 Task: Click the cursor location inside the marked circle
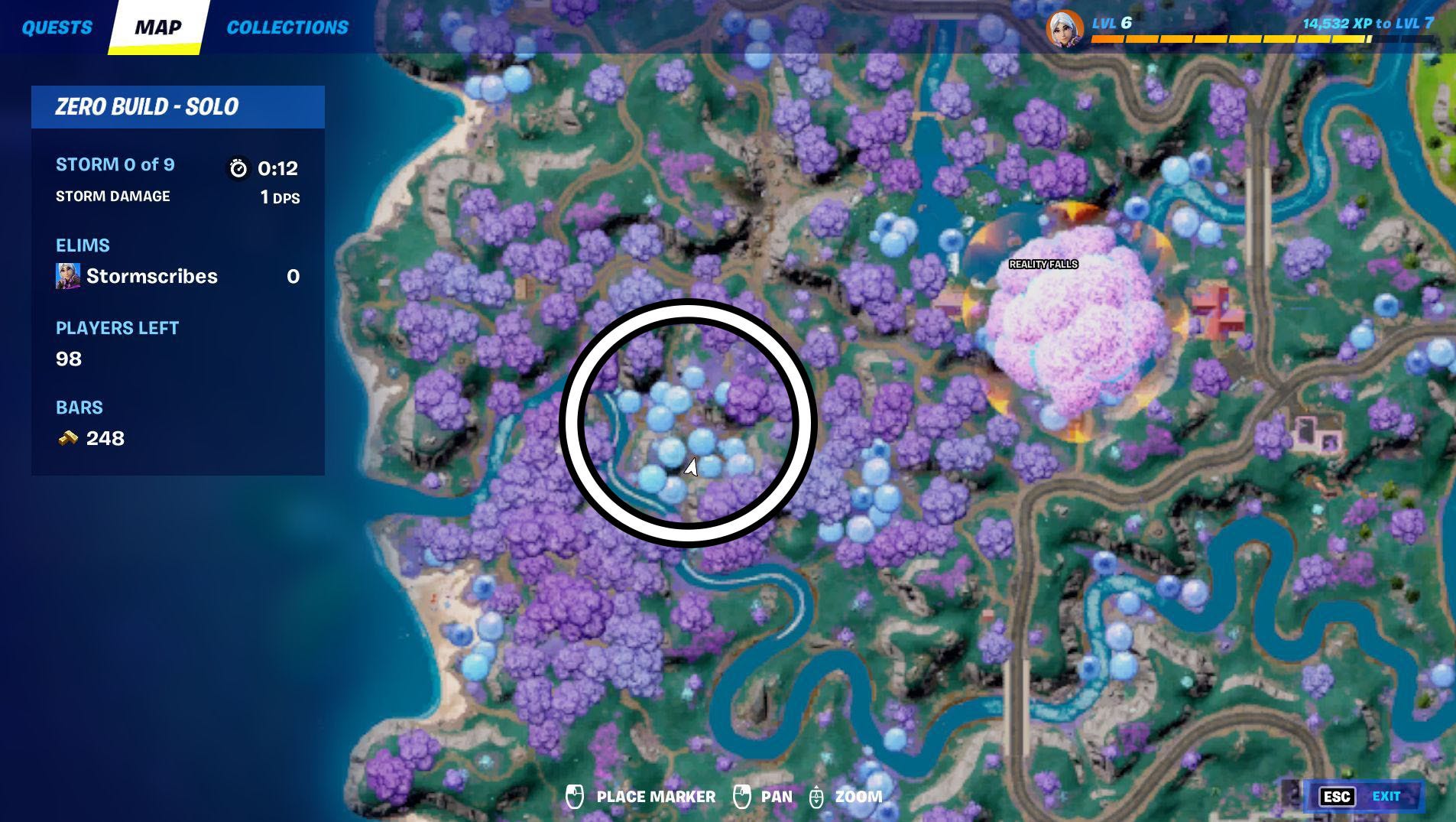(x=692, y=466)
